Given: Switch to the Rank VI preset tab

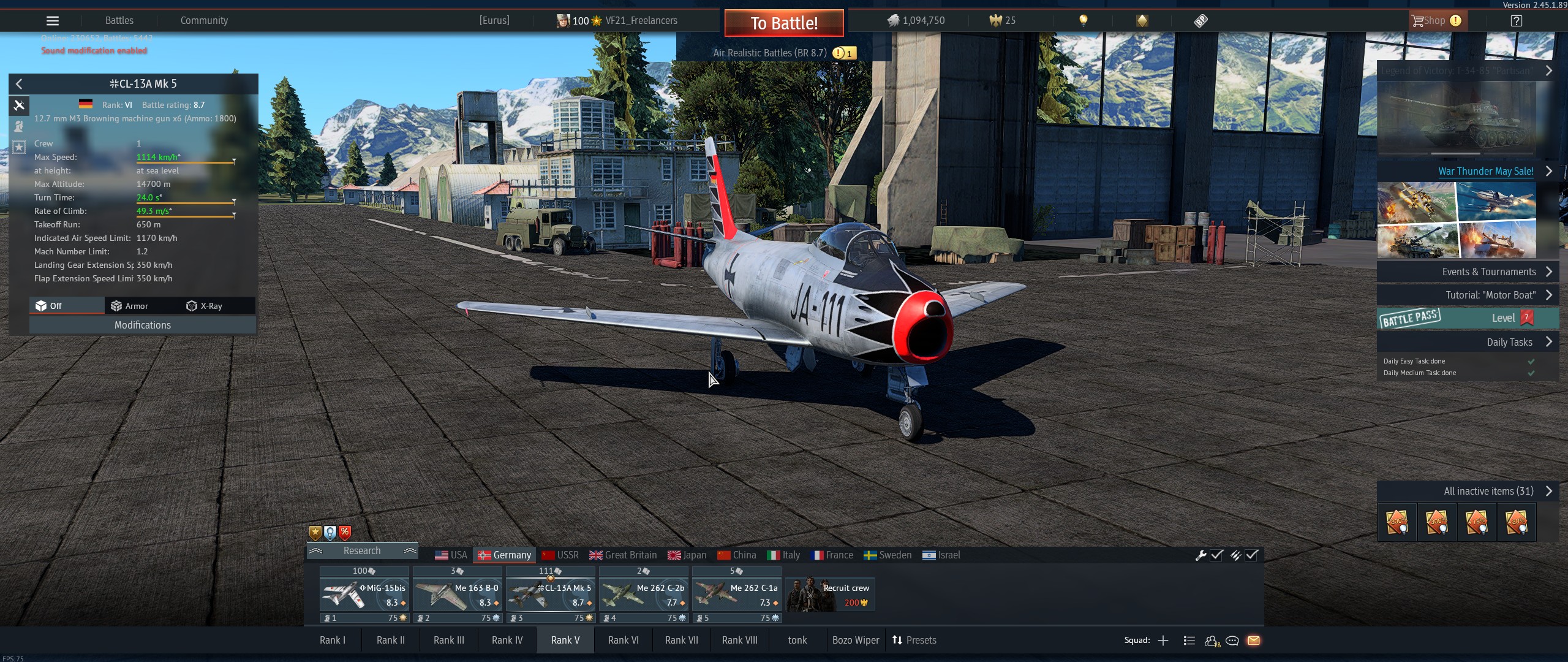Looking at the screenshot, I should click(623, 640).
